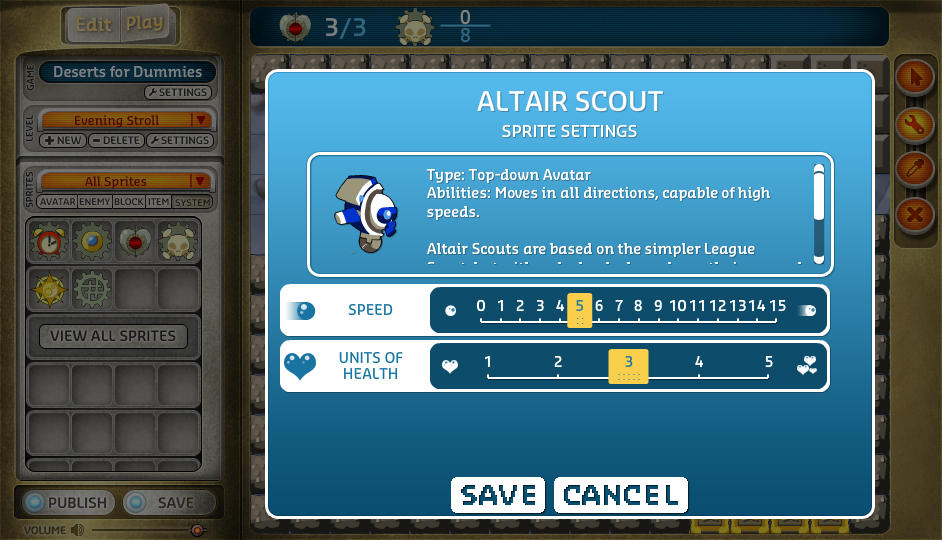Switch to Edit mode
The height and width of the screenshot is (540, 942).
[93, 25]
